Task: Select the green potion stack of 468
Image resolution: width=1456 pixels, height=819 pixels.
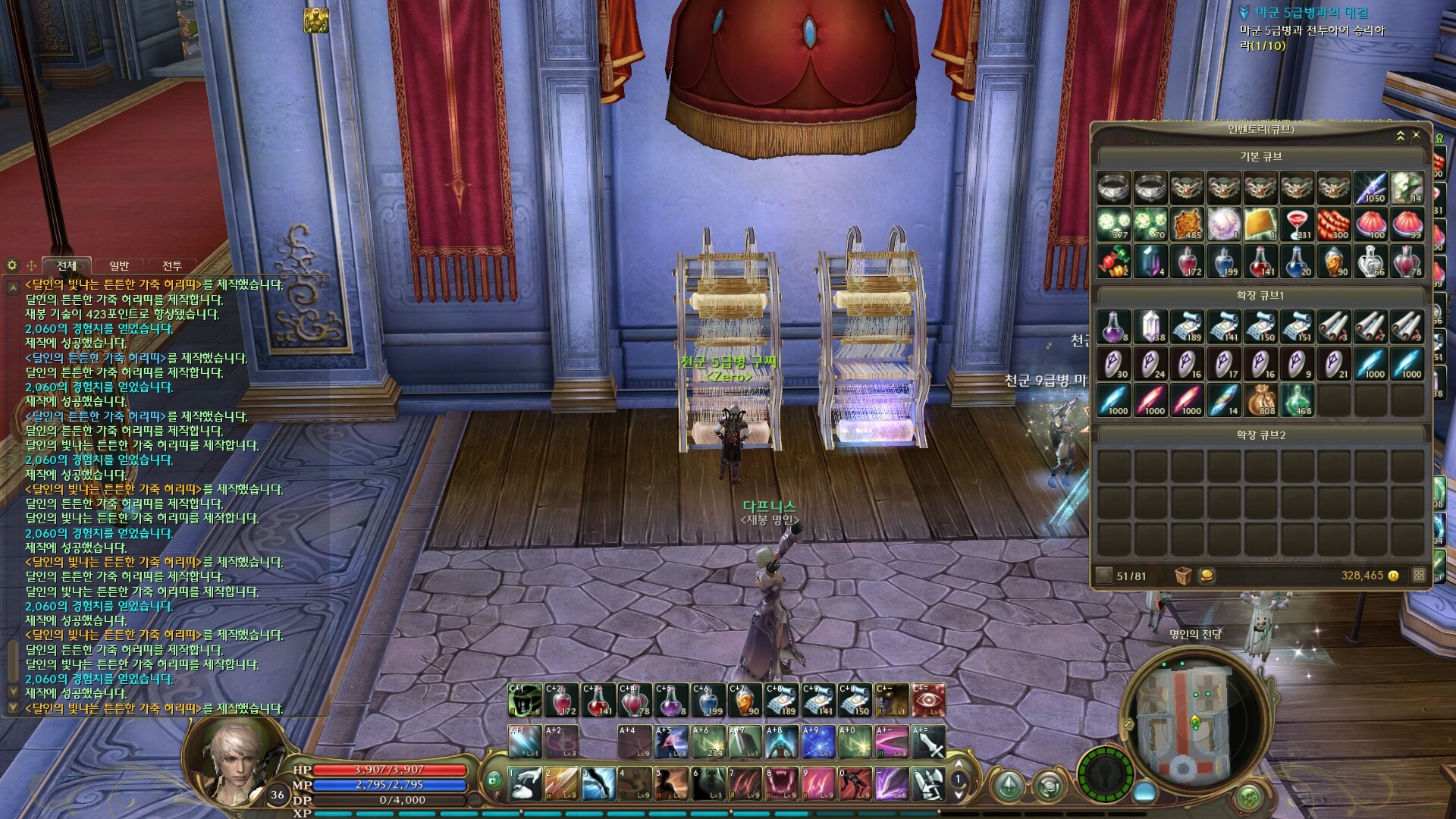Action: coord(1298,400)
